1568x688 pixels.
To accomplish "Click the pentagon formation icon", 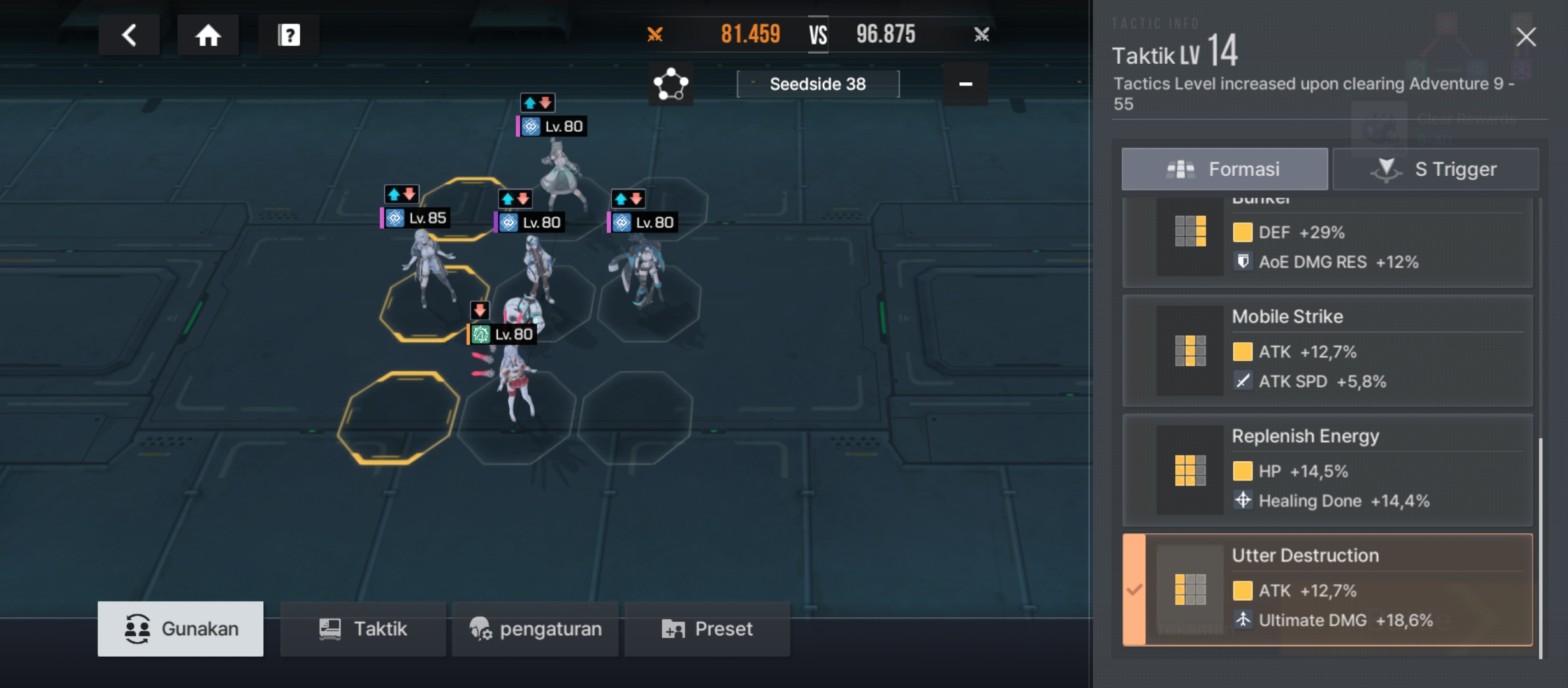I will [x=671, y=84].
